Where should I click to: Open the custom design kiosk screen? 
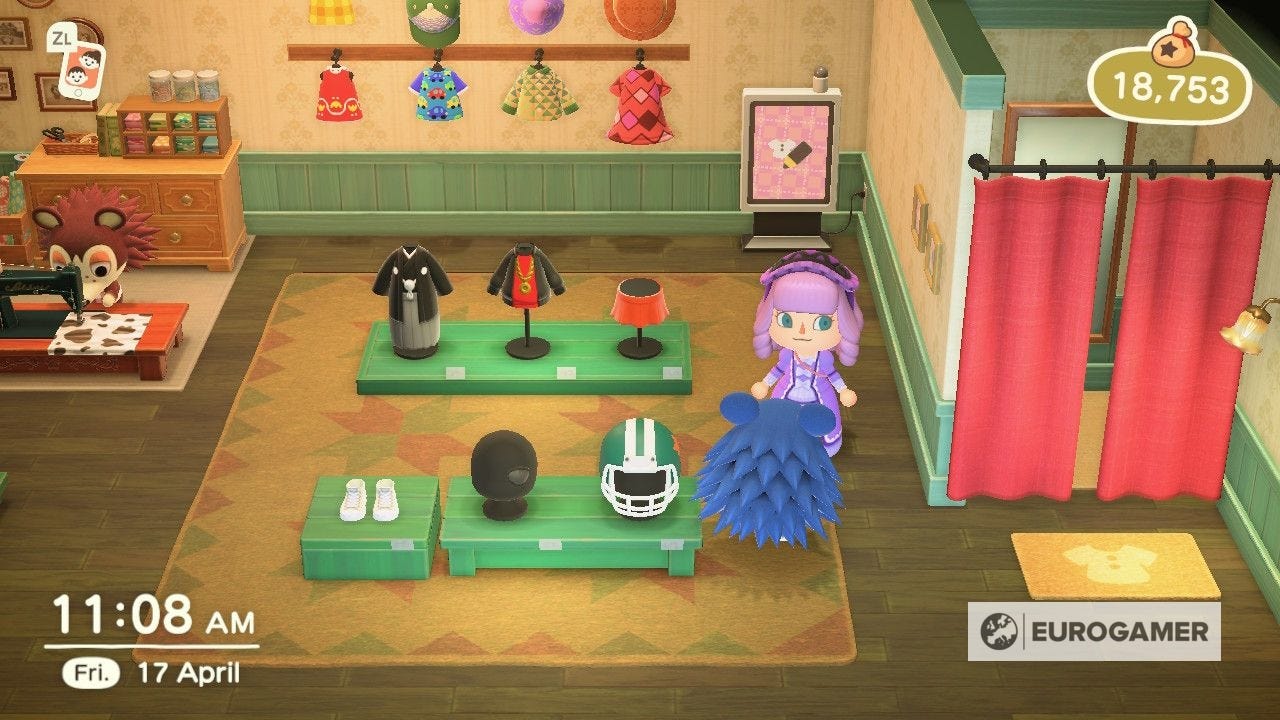point(790,150)
